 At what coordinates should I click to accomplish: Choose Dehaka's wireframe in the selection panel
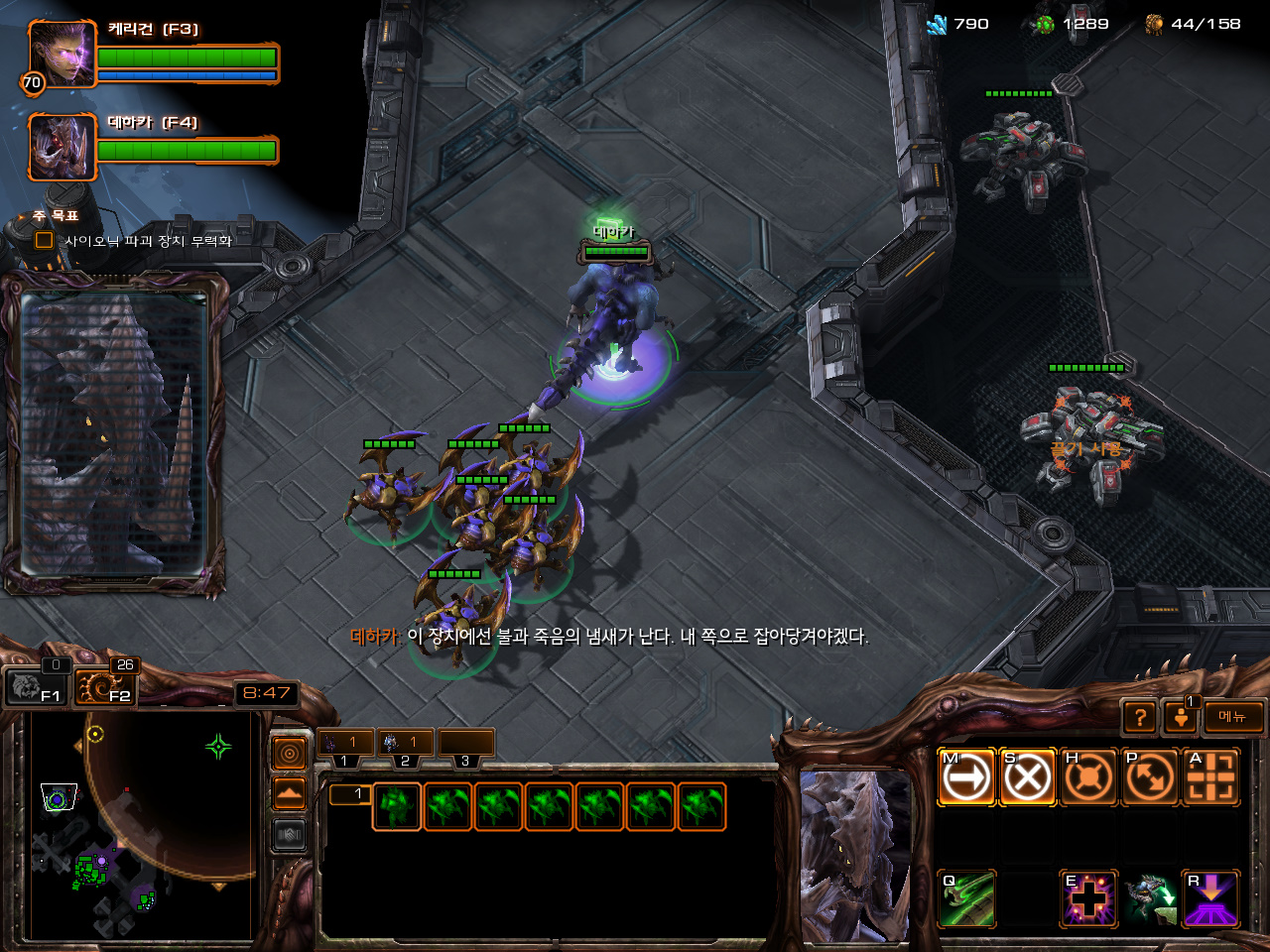click(x=397, y=806)
